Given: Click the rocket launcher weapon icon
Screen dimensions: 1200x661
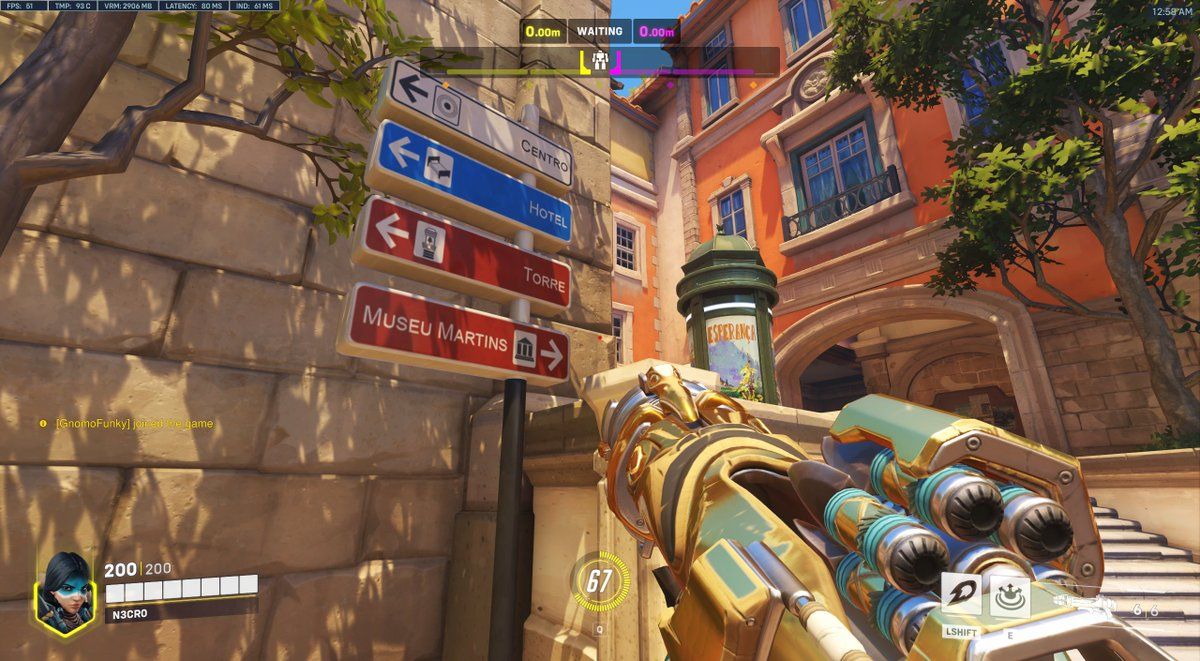Looking at the screenshot, I should [1086, 601].
